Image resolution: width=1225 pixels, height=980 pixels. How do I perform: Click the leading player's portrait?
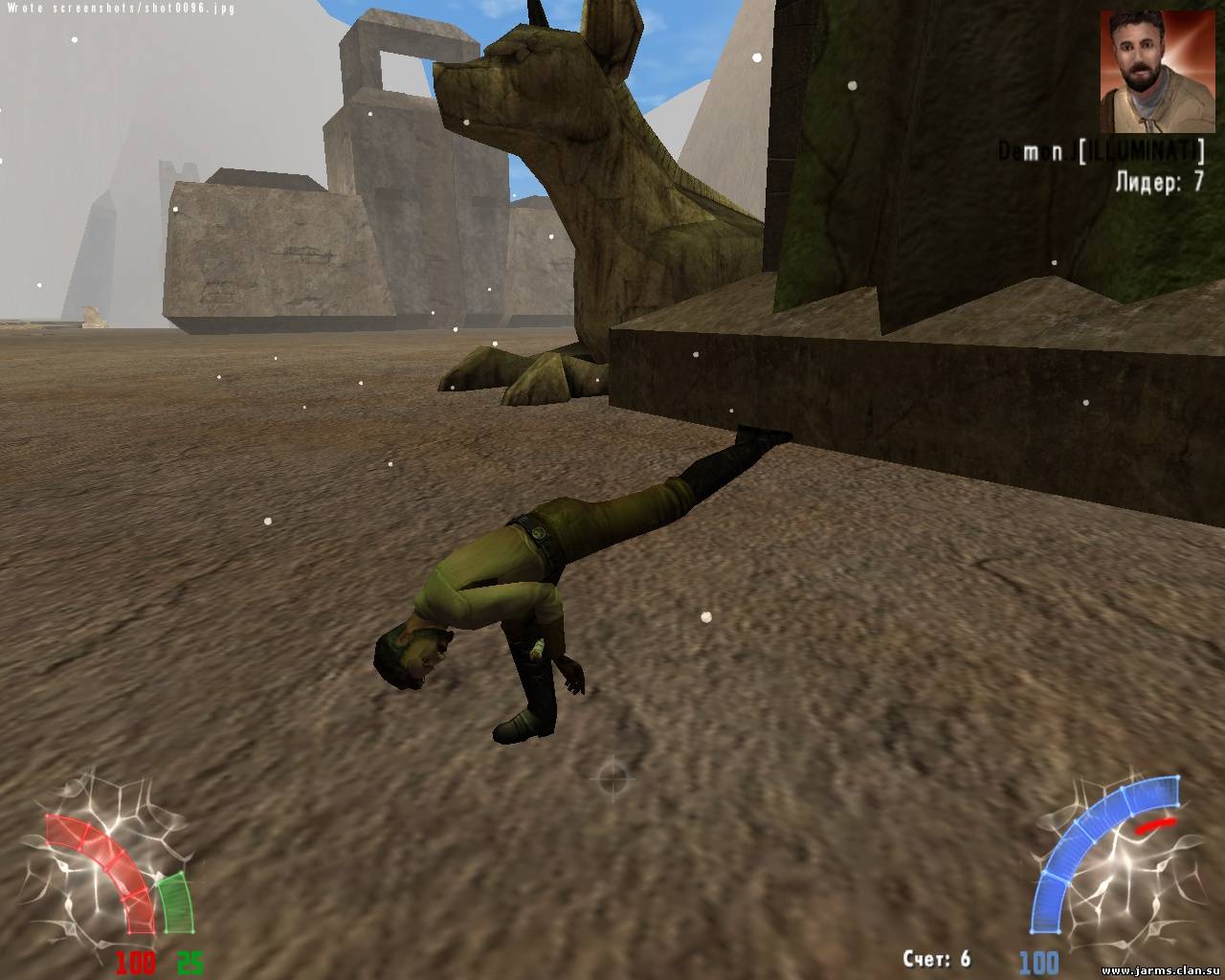coord(1150,71)
